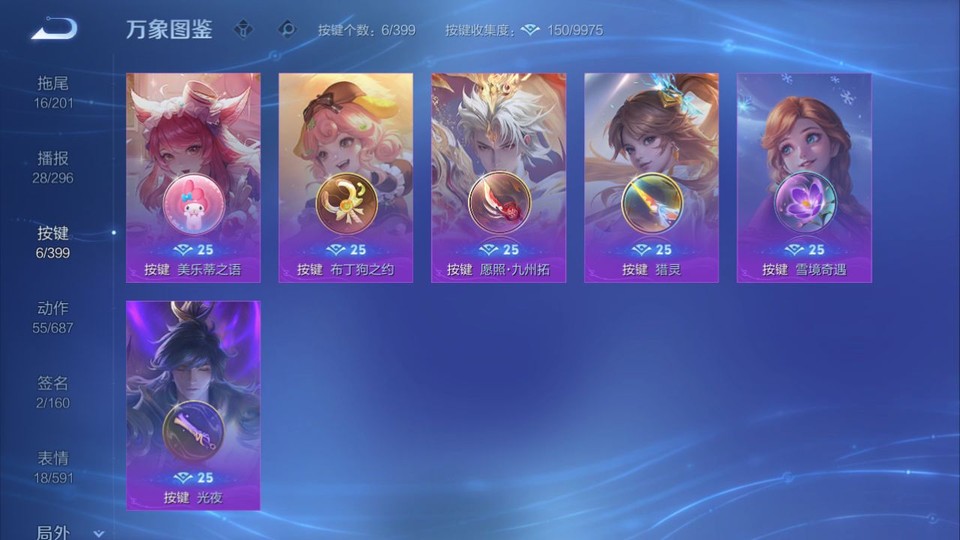This screenshot has height=540, width=960.
Task: Switch to the 签名 category tab
Action: (x=53, y=392)
